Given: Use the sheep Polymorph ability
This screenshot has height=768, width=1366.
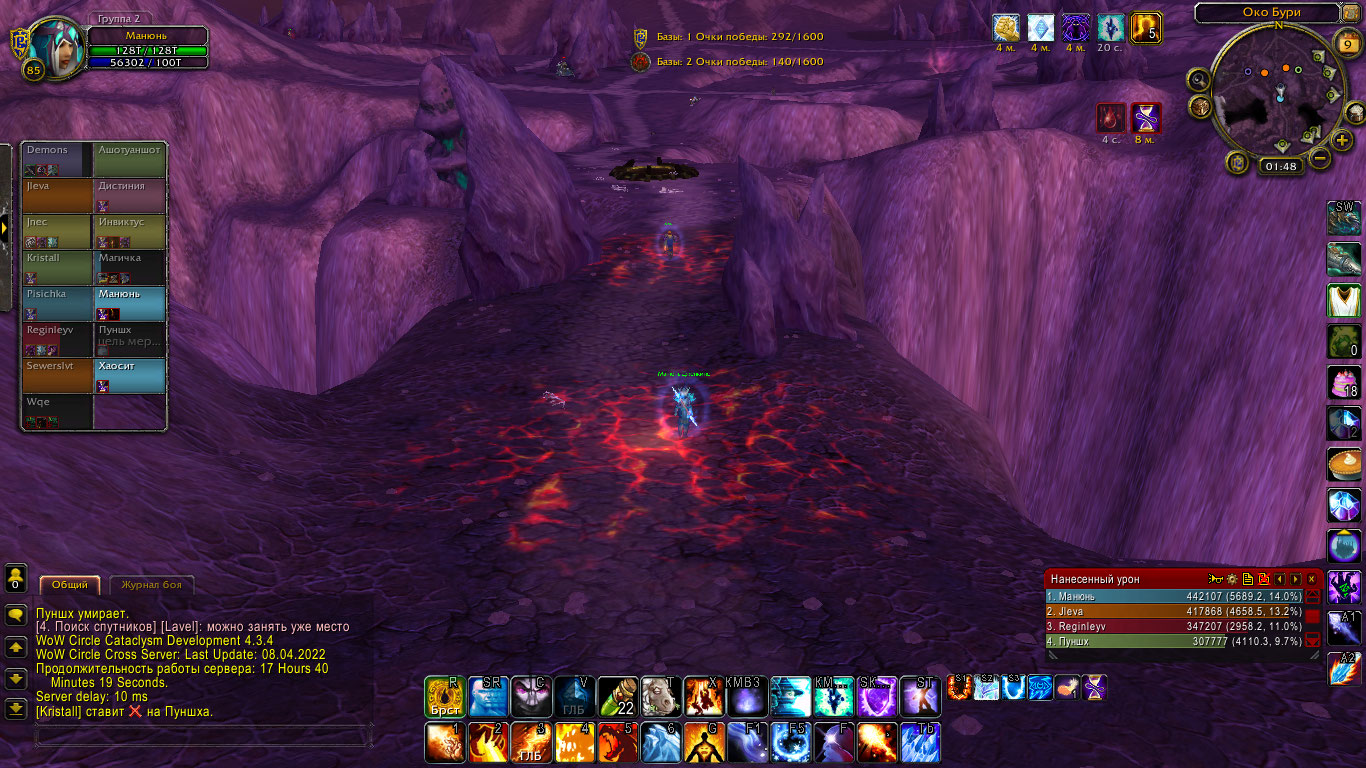Looking at the screenshot, I should pyautogui.click(x=661, y=696).
